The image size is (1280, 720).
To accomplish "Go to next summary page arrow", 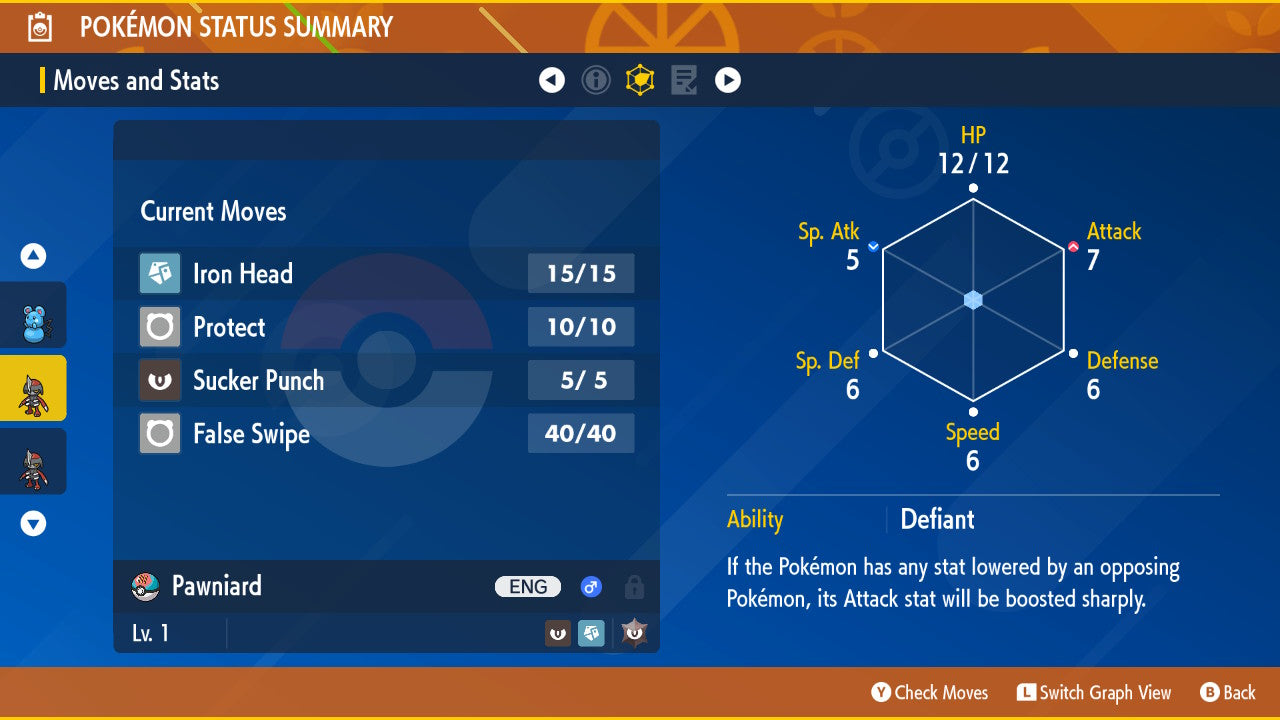I will [x=728, y=80].
